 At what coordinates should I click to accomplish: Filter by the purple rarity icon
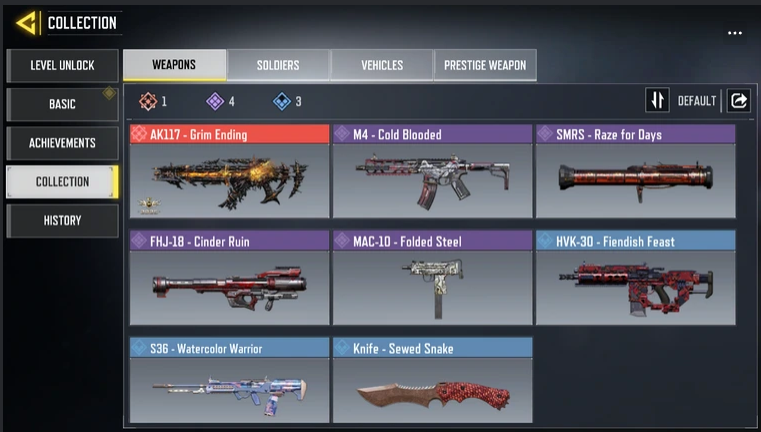coord(214,101)
